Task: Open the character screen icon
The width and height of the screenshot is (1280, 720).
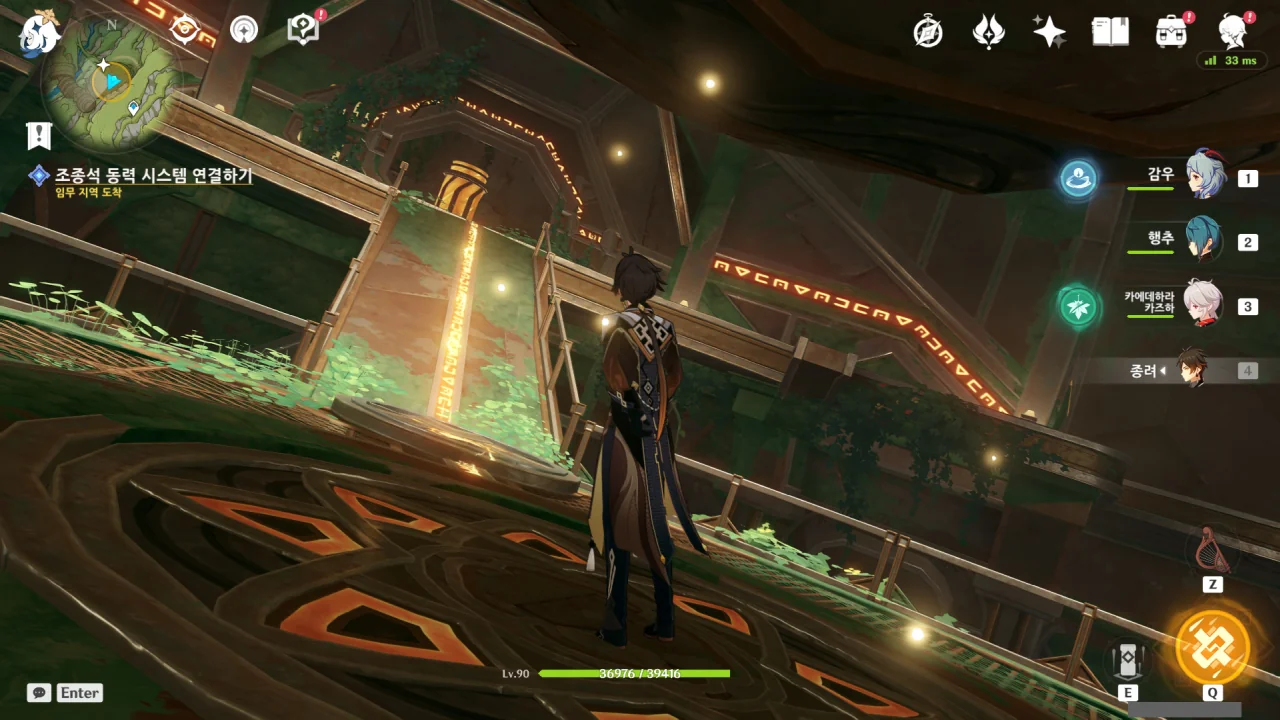Action: pos(1232,32)
